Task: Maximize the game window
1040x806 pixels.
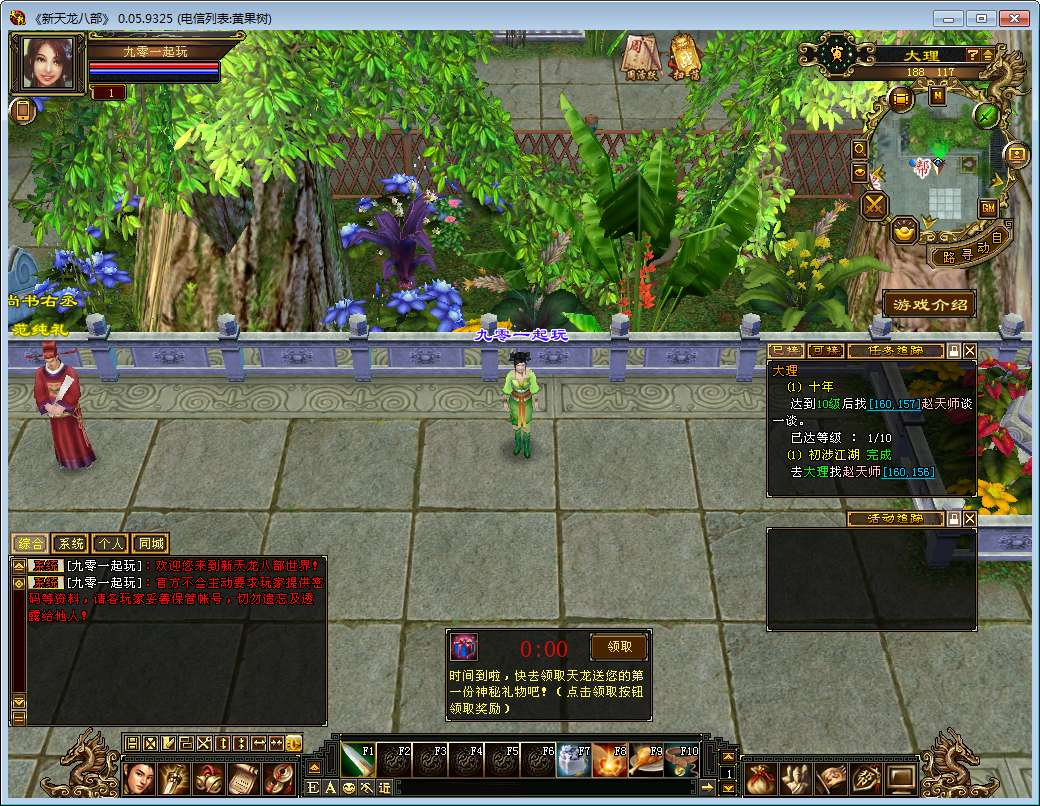Action: tap(983, 18)
